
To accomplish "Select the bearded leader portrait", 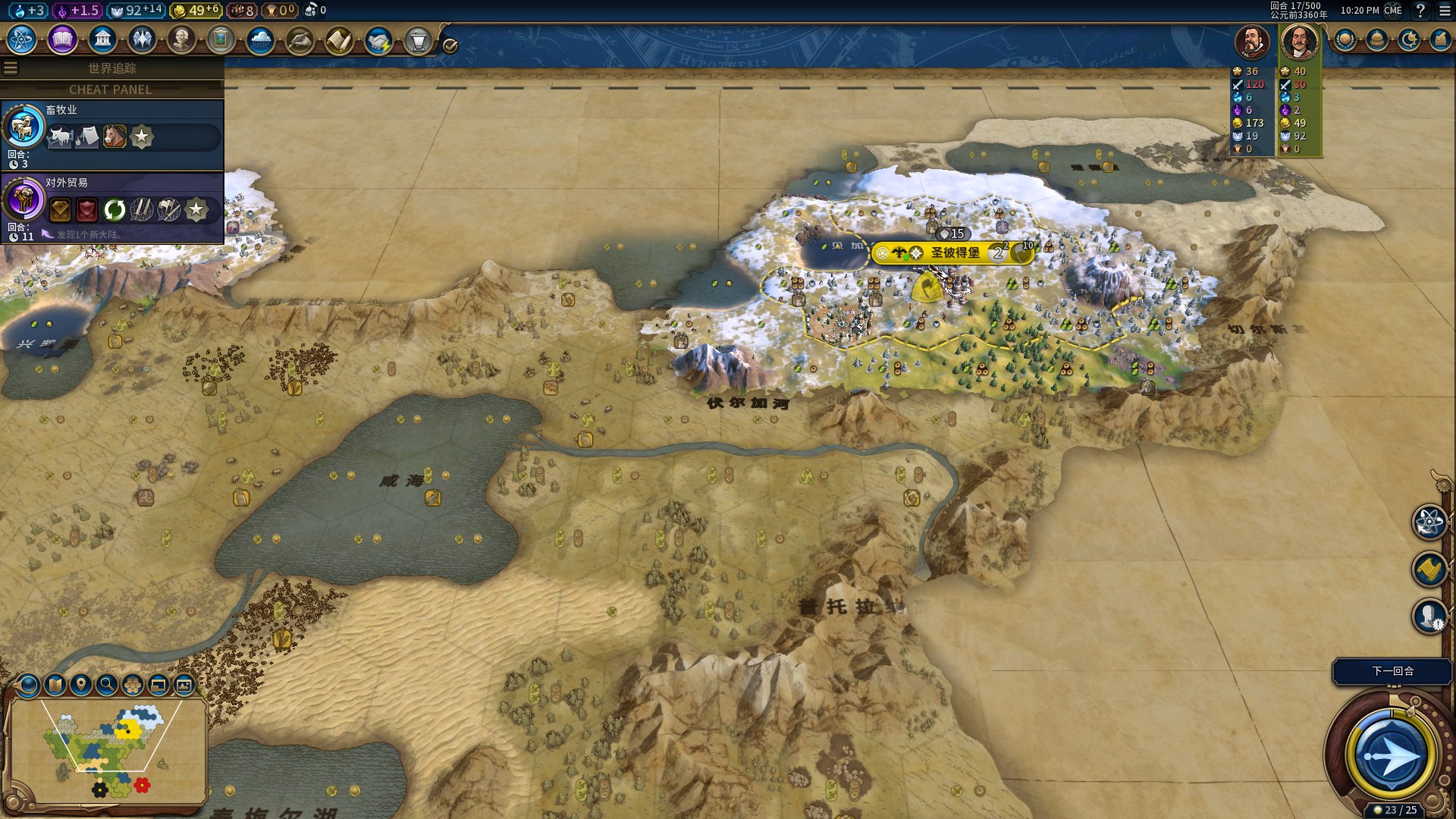I will [x=1252, y=42].
